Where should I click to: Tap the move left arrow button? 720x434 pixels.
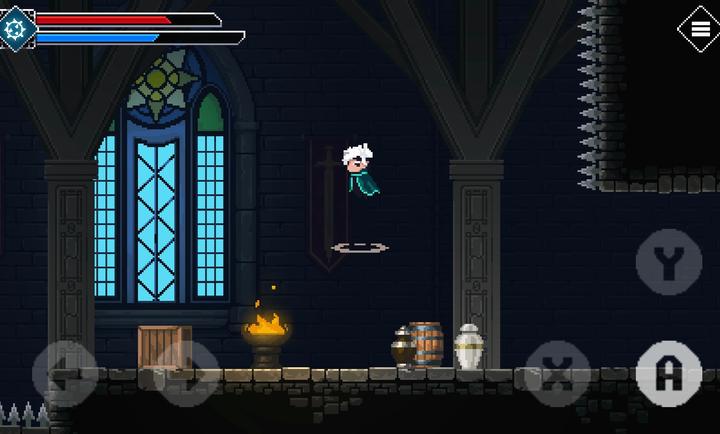[x=64, y=374]
